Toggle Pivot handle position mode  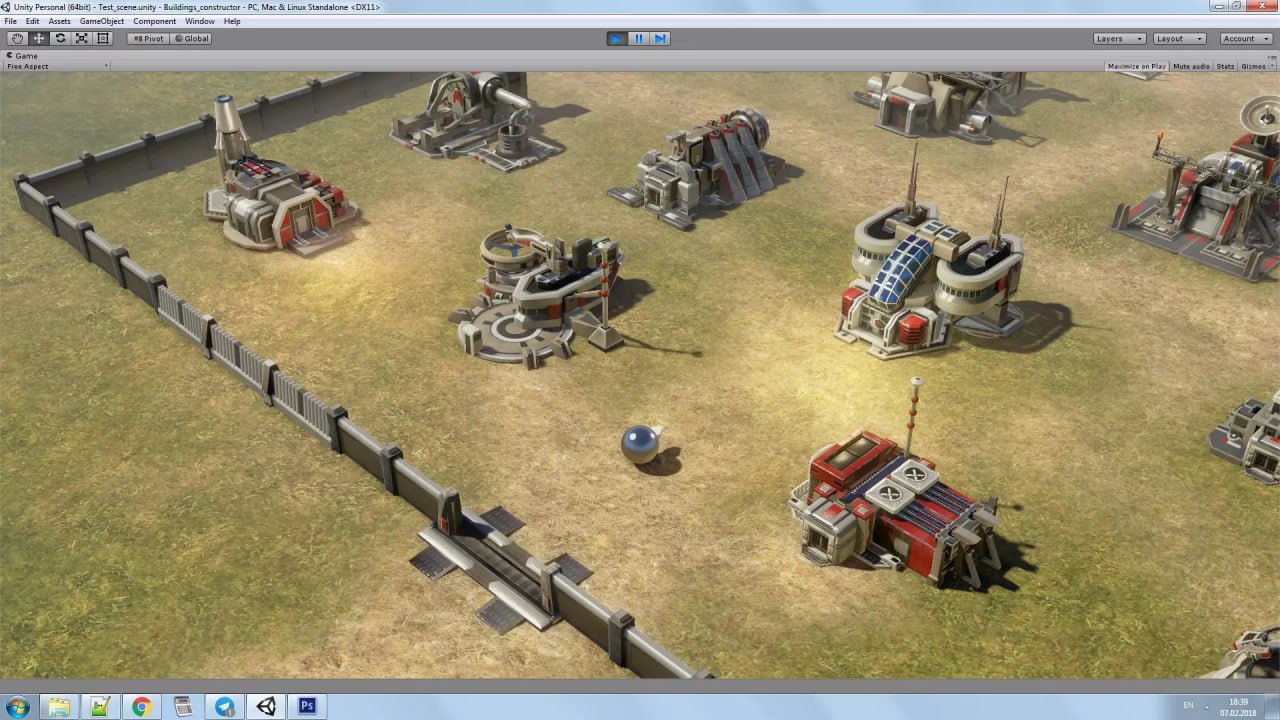pyautogui.click(x=147, y=38)
